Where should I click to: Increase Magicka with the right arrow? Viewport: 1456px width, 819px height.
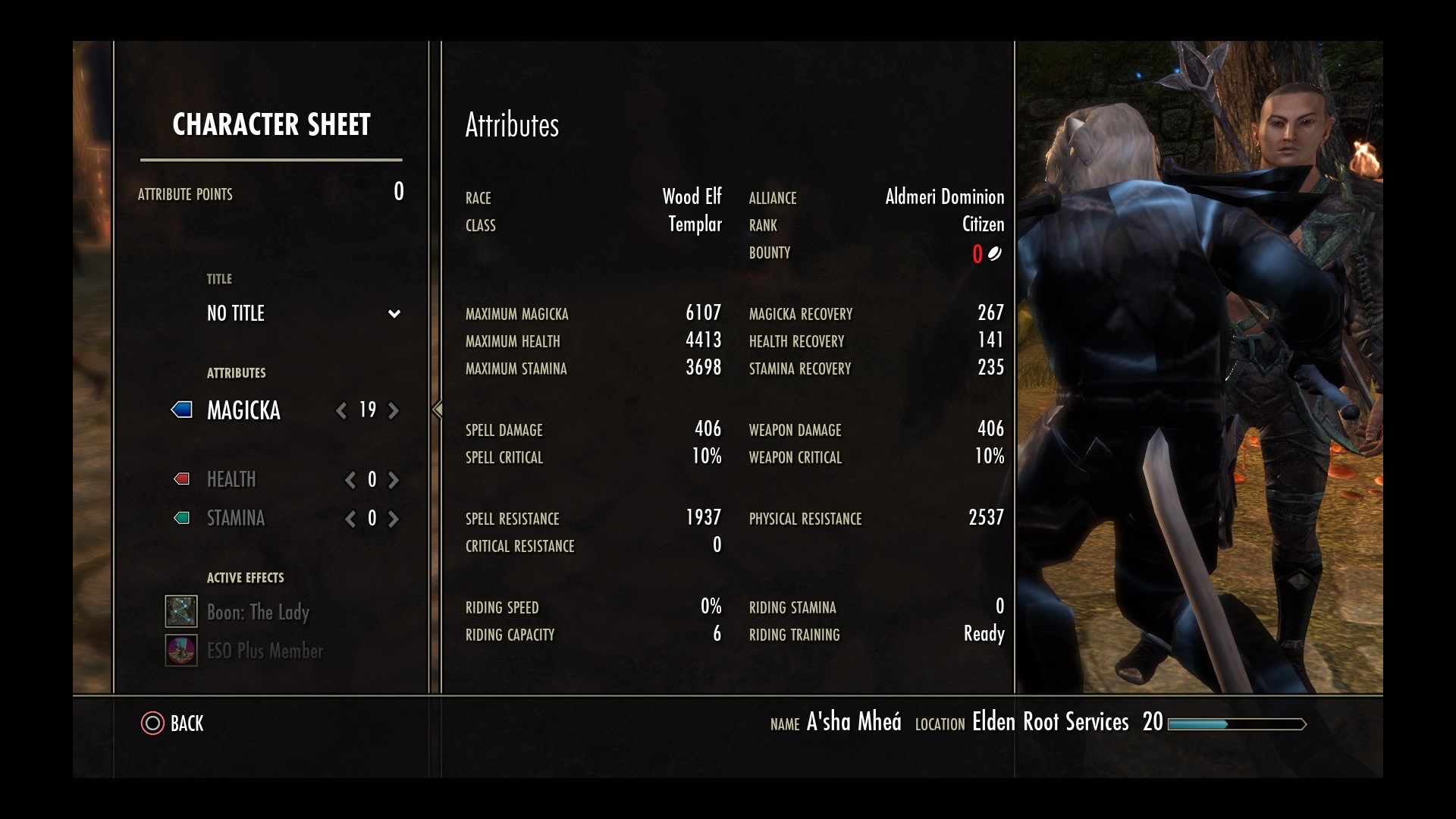pyautogui.click(x=394, y=410)
